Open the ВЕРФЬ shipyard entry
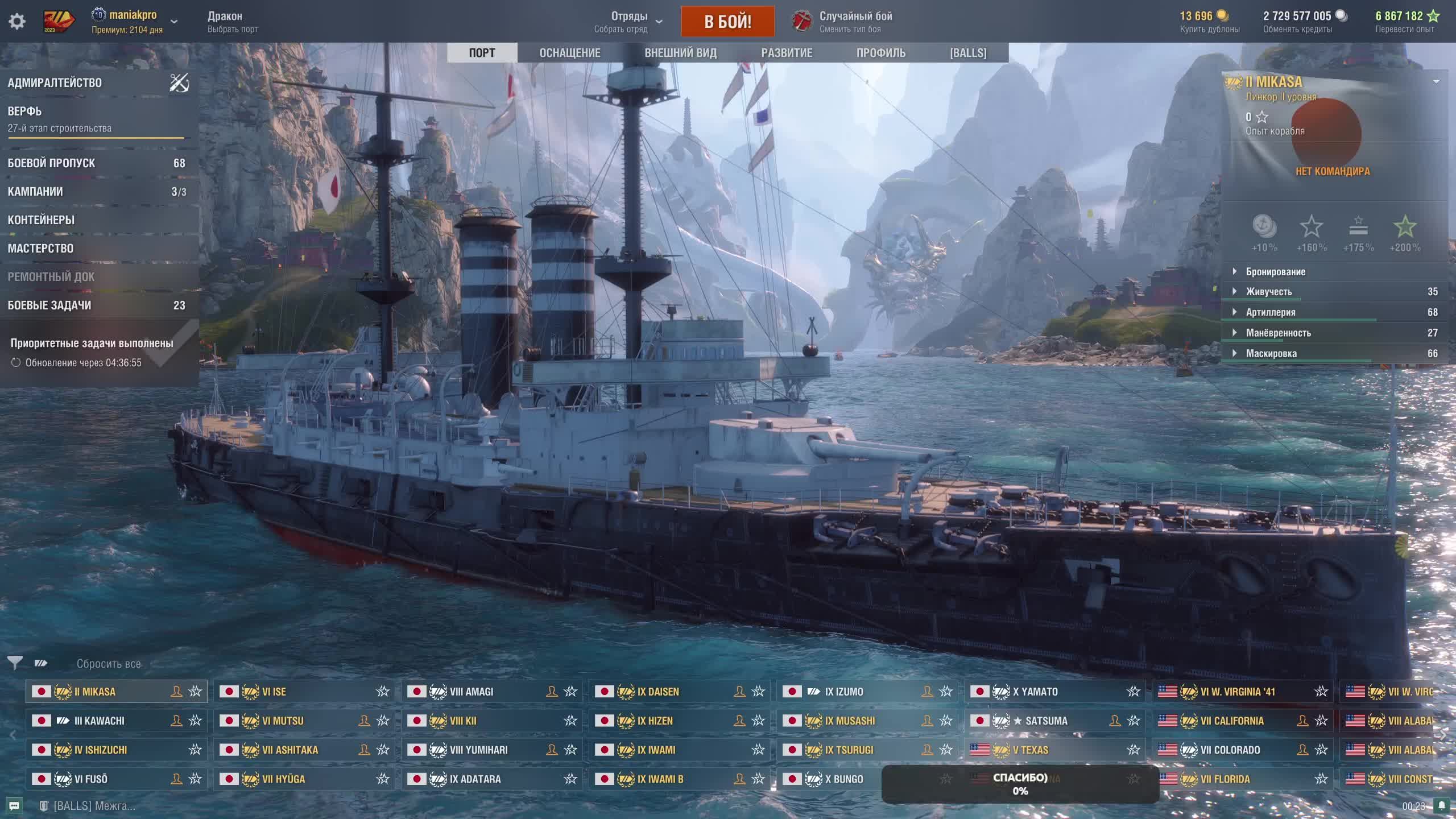The height and width of the screenshot is (819, 1456). pyautogui.click(x=25, y=111)
